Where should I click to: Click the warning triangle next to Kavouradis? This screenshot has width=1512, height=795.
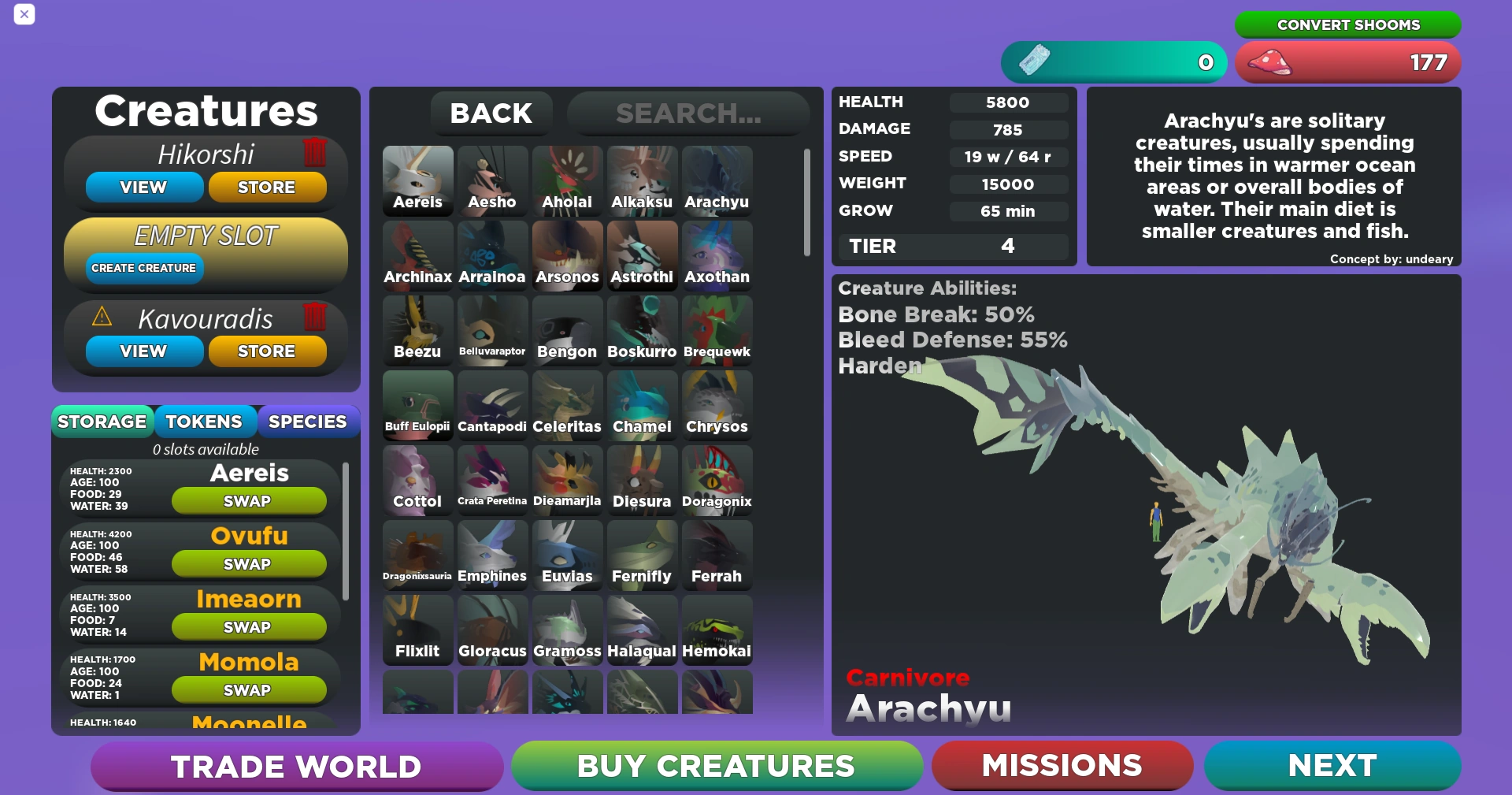[x=102, y=318]
